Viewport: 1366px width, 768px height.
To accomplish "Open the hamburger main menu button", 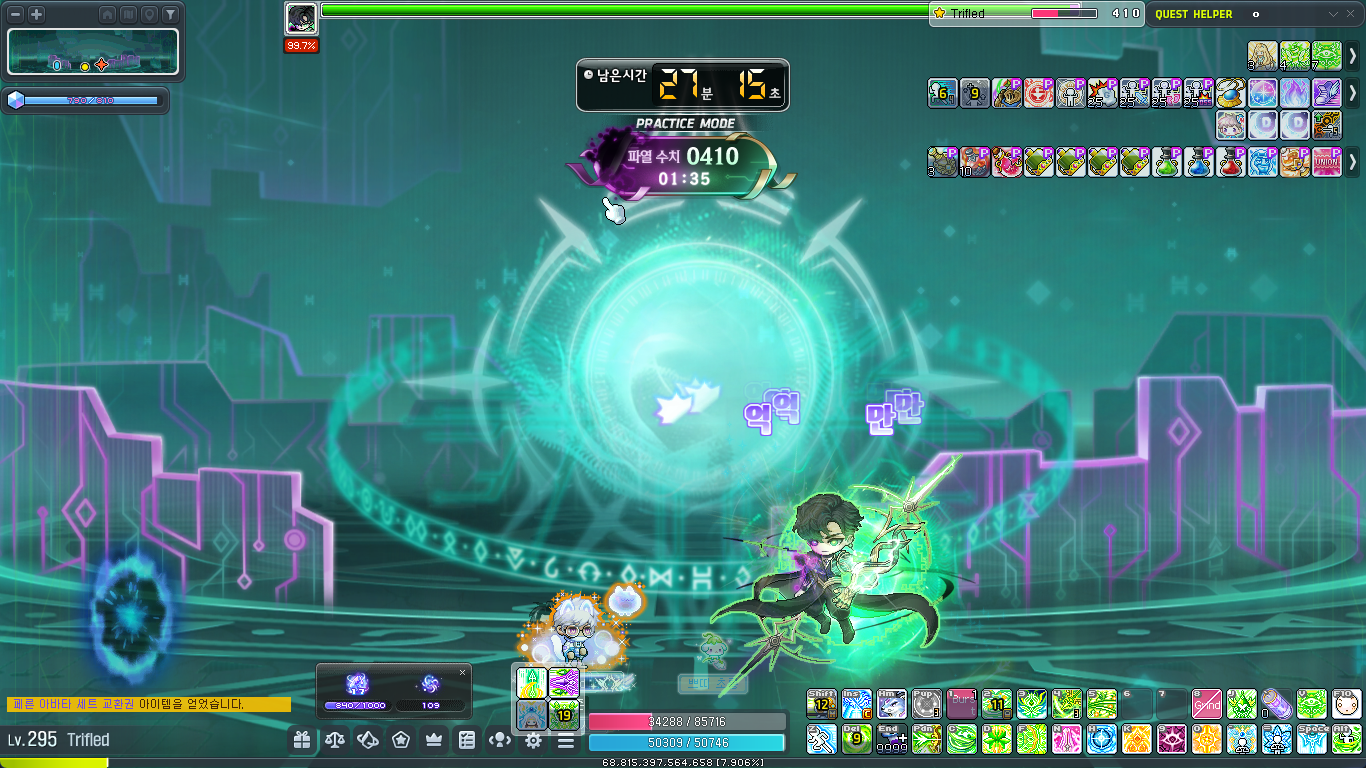I will (566, 740).
